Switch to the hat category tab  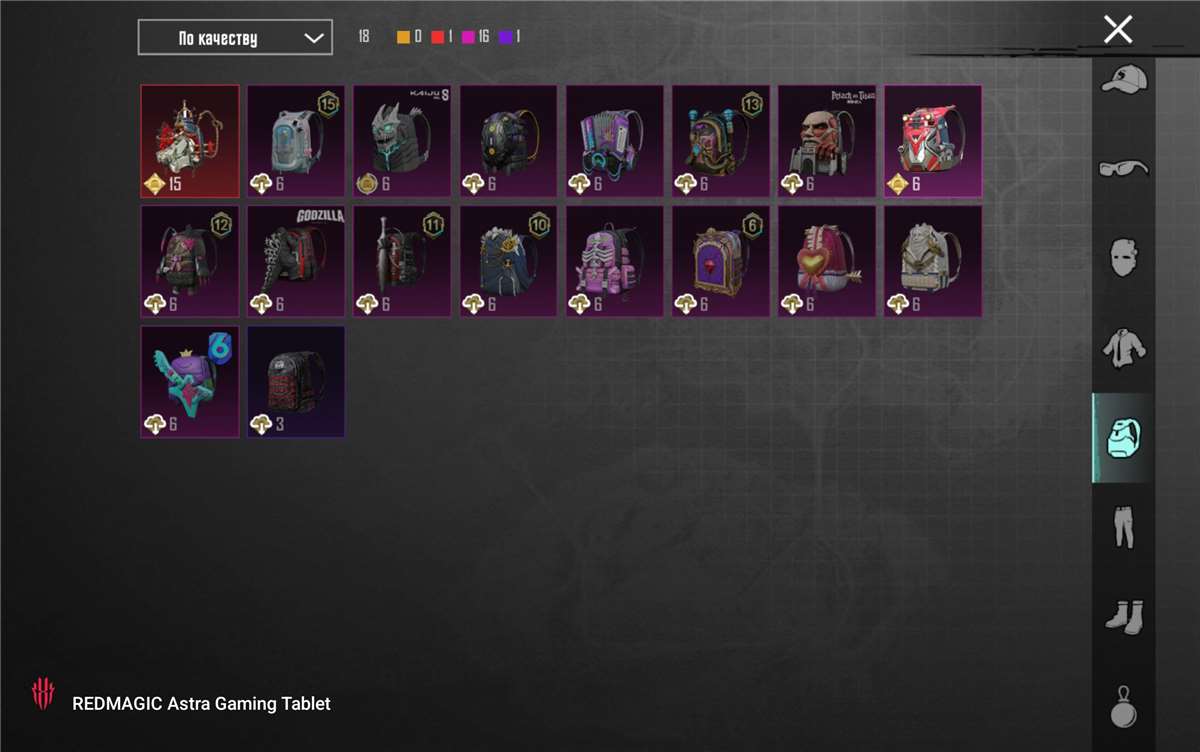coord(1123,79)
